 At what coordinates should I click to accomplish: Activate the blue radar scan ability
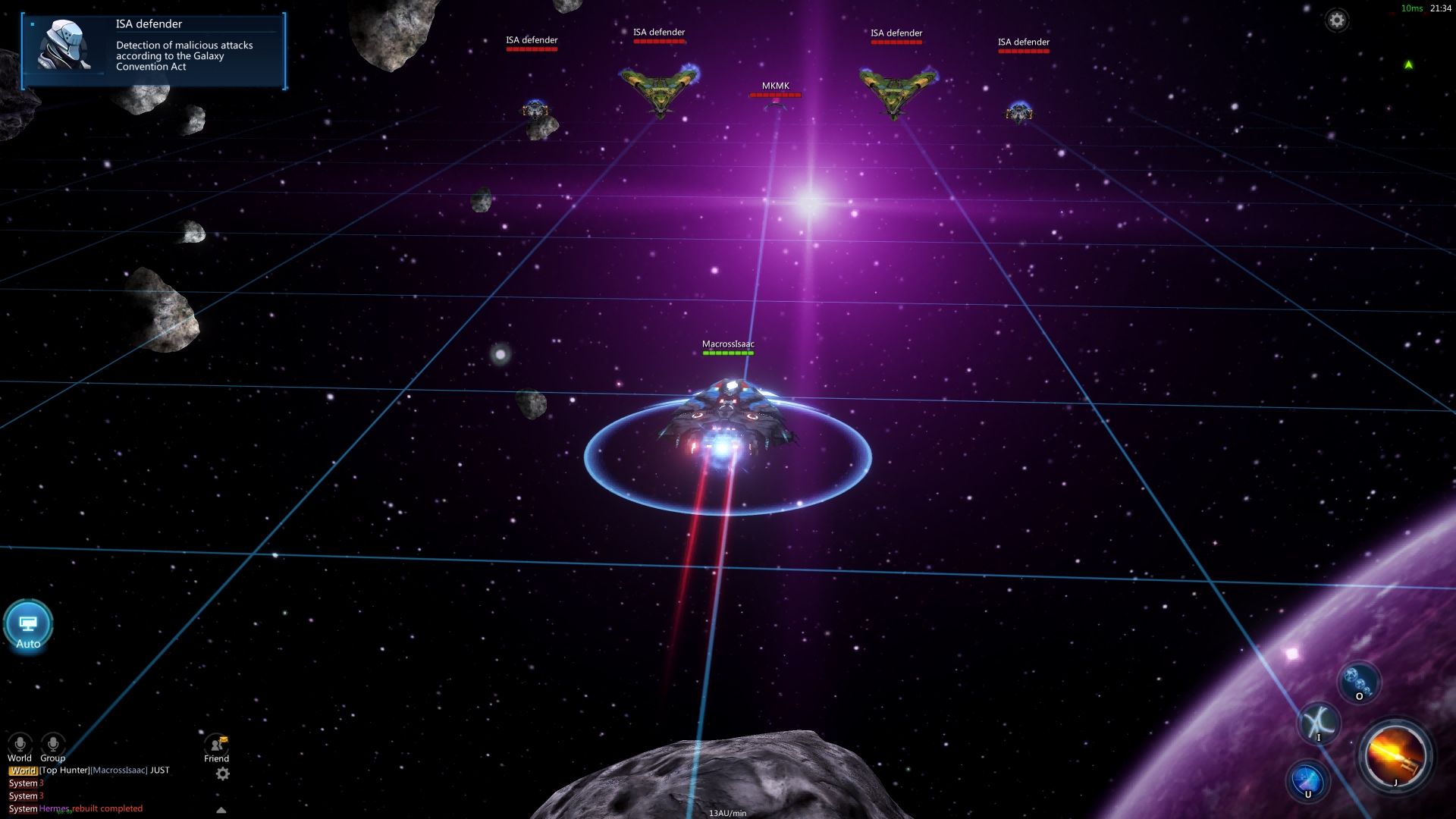coord(1307,781)
